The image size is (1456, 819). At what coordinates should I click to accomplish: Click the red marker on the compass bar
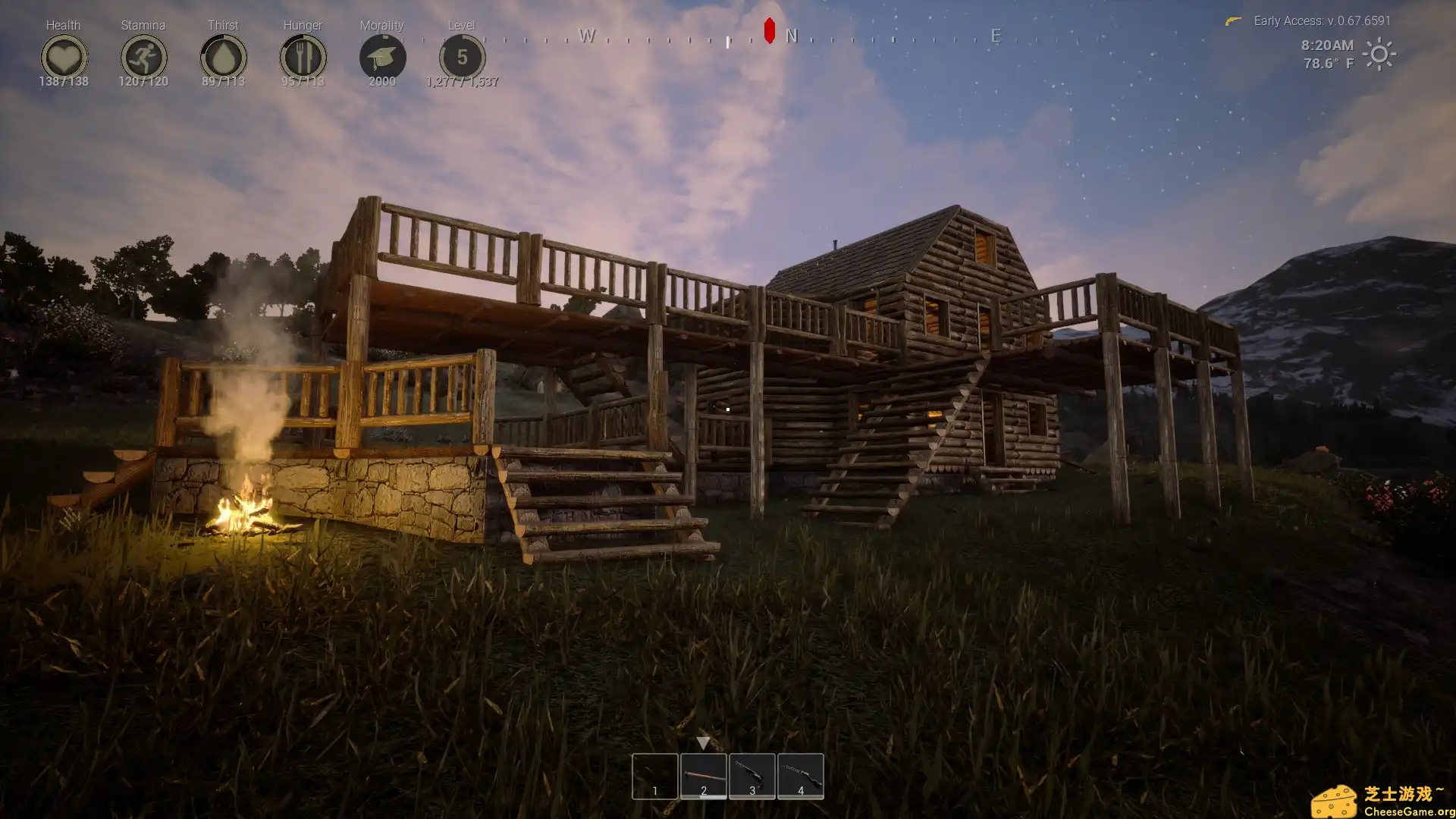tap(768, 30)
